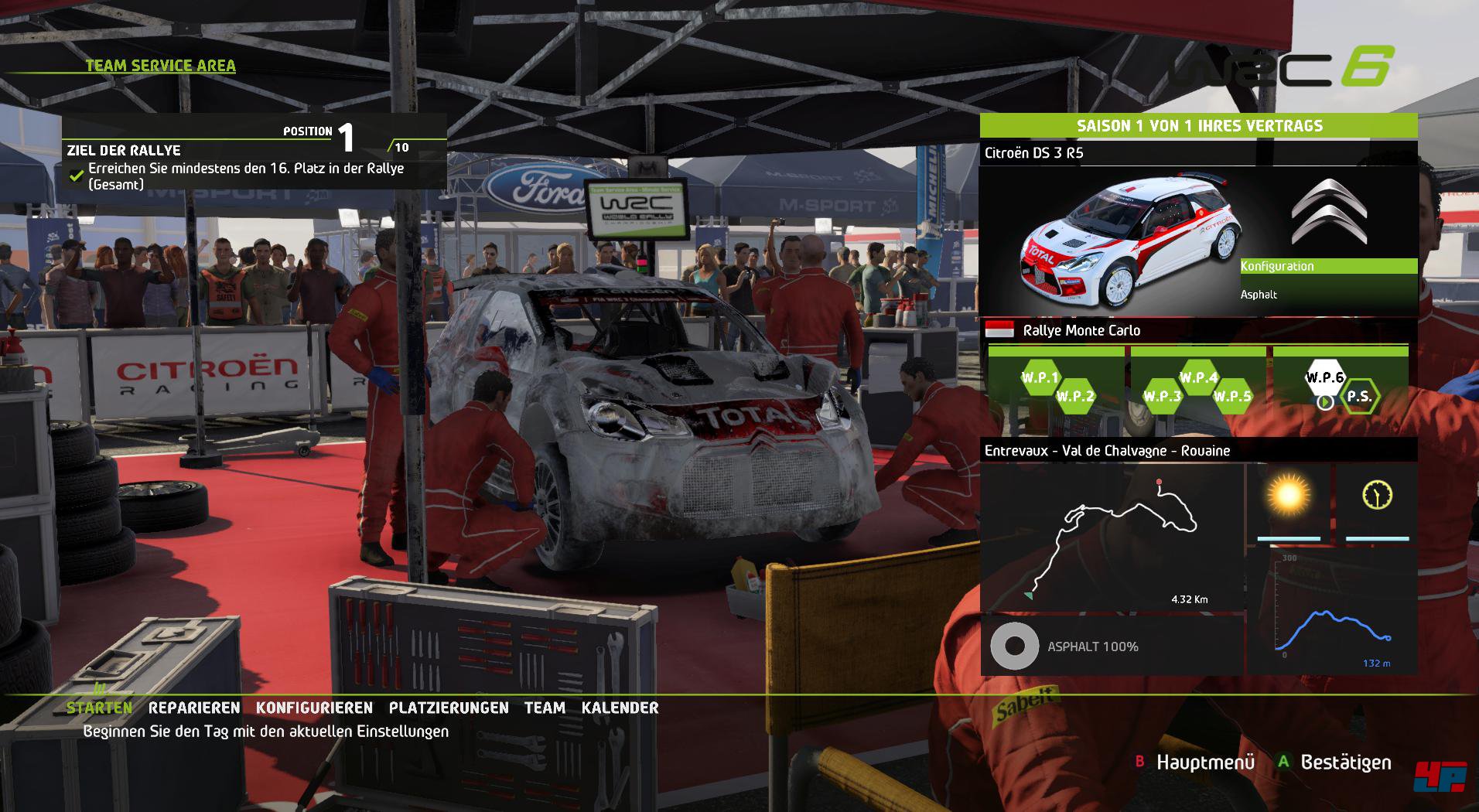Select the W.P.1 stage hexagon
The width and height of the screenshot is (1479, 812).
pyautogui.click(x=1040, y=378)
